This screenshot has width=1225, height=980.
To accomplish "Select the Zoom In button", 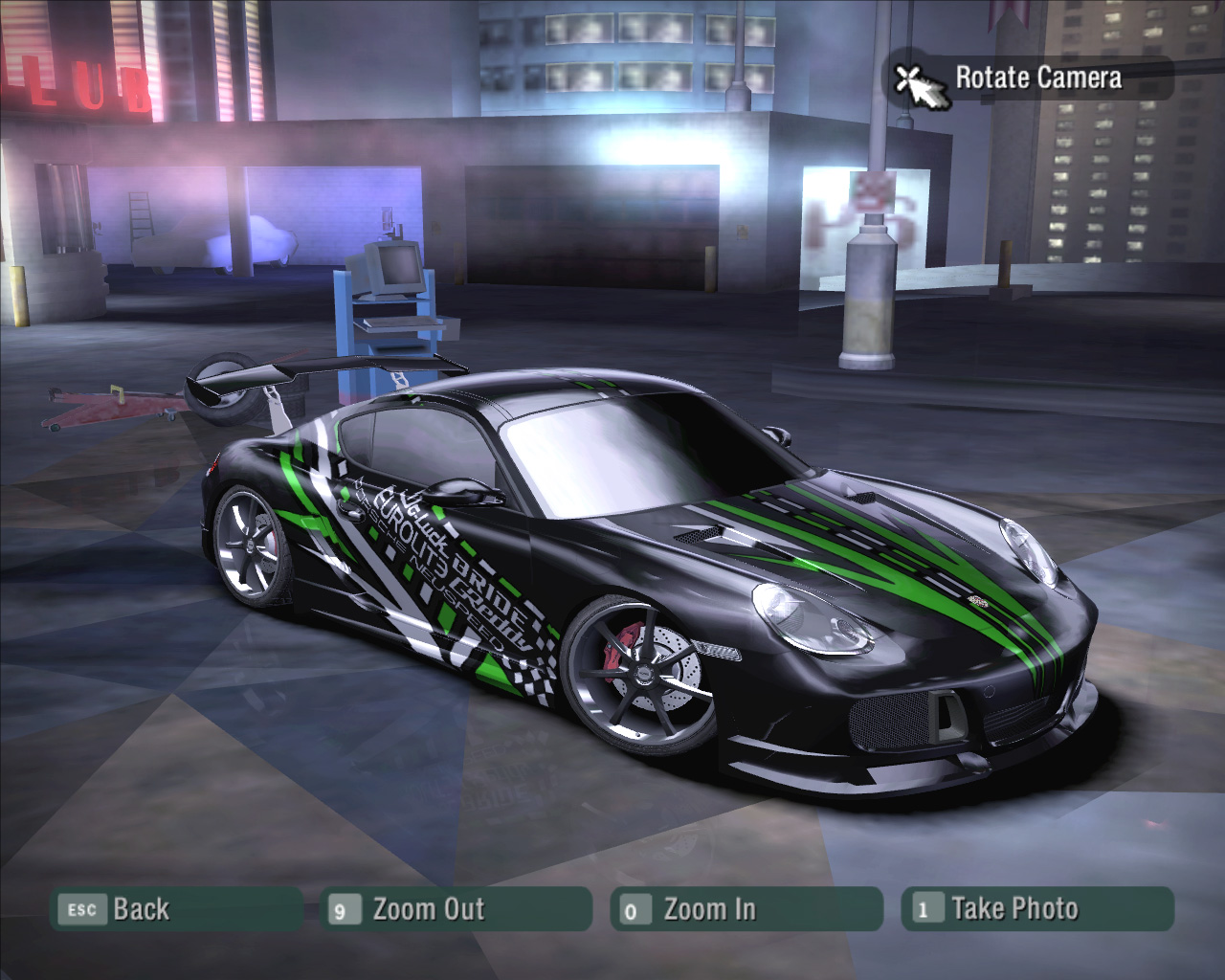I will 745,909.
